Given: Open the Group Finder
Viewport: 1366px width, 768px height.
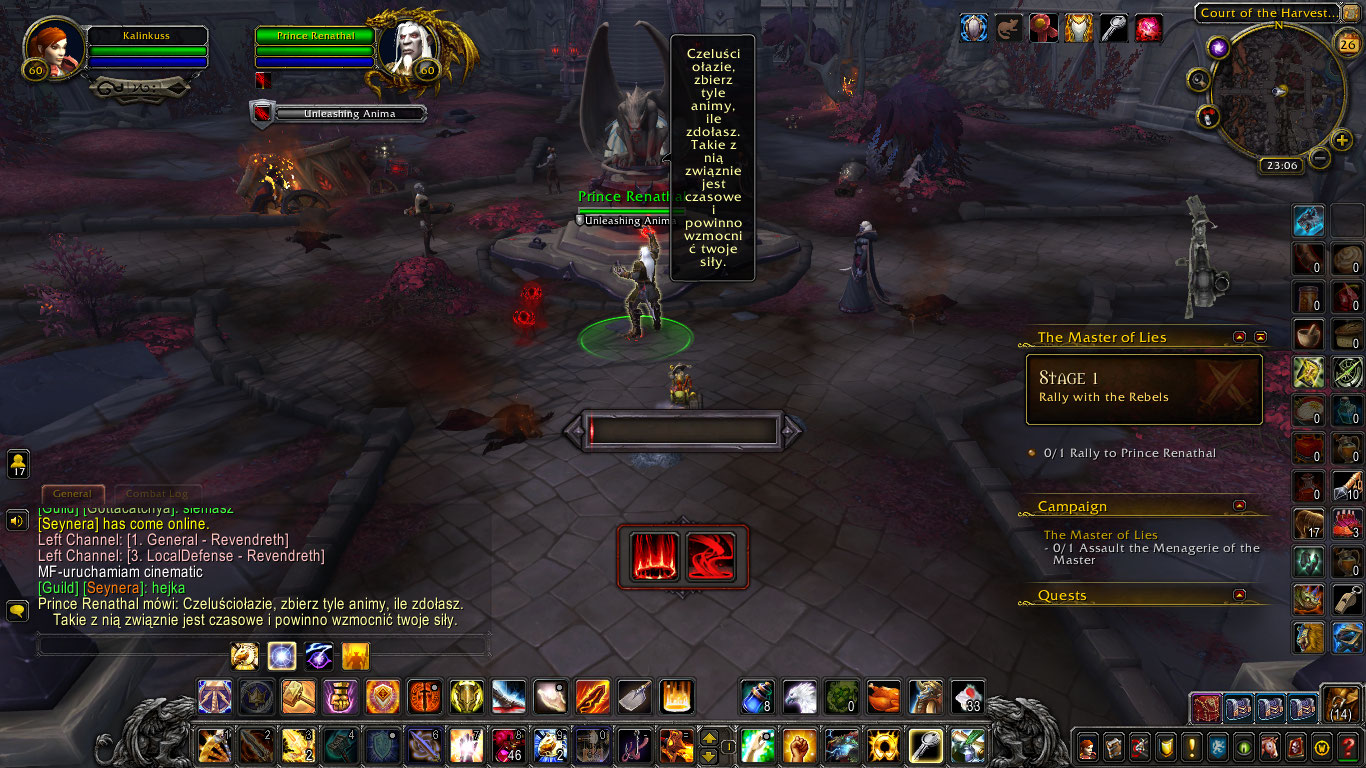Looking at the screenshot, I should tap(1241, 747).
